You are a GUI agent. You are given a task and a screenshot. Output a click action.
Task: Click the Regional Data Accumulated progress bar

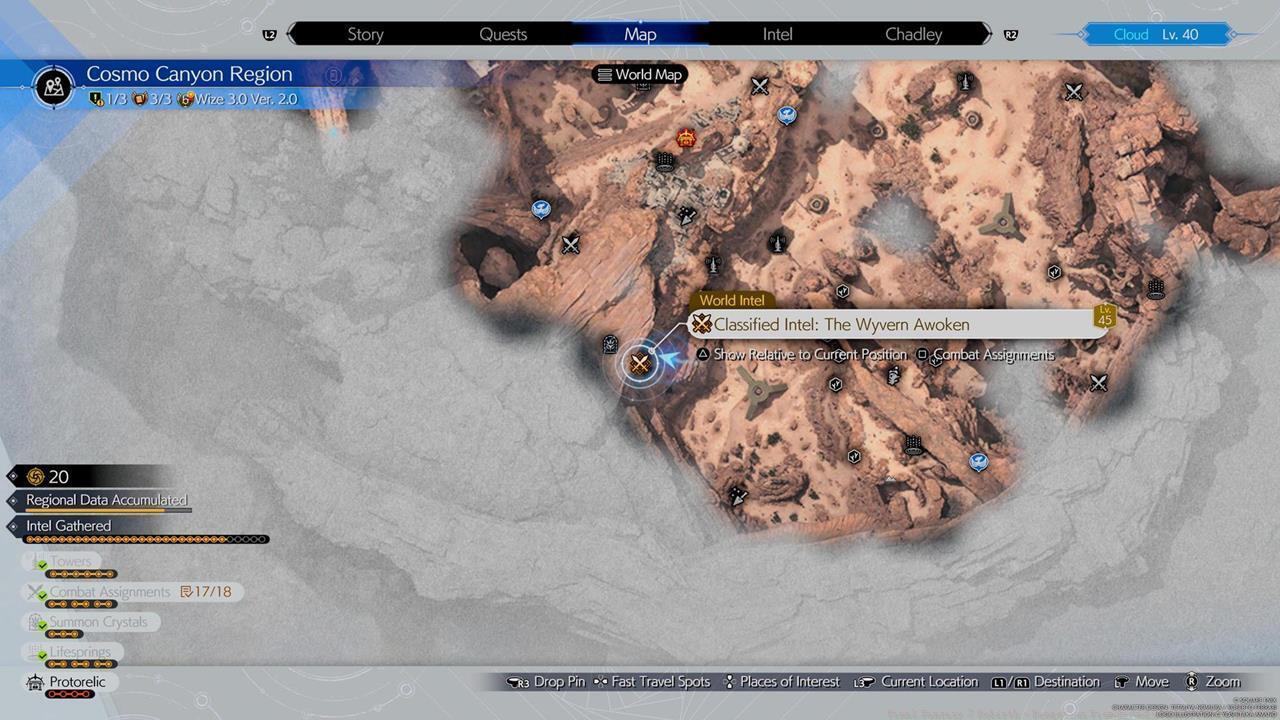[103, 500]
